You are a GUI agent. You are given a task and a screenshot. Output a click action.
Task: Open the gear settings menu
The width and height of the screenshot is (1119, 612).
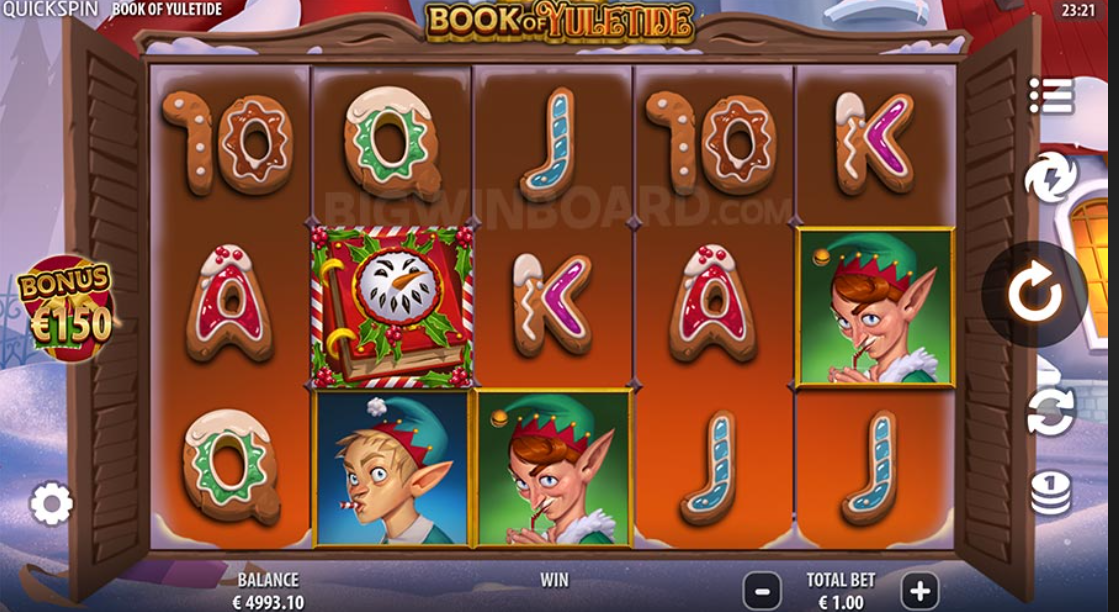pos(51,504)
